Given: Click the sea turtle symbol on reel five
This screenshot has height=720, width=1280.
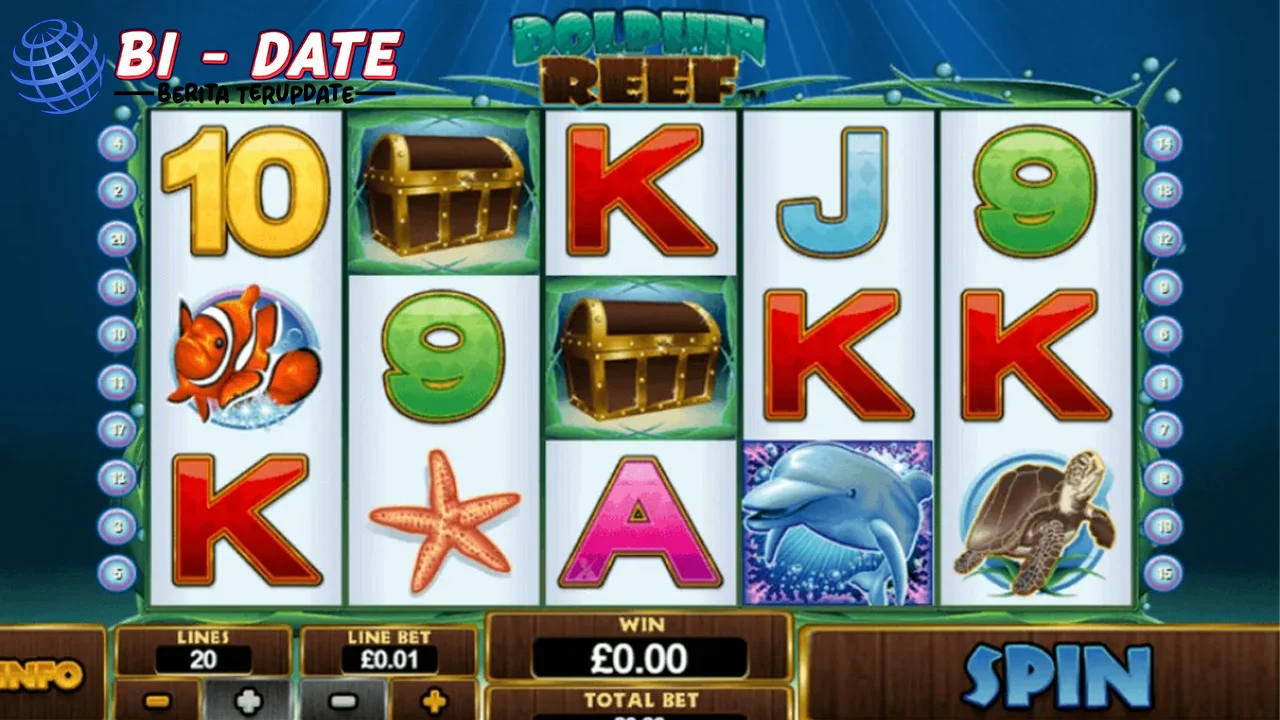Looking at the screenshot, I should tap(1038, 520).
